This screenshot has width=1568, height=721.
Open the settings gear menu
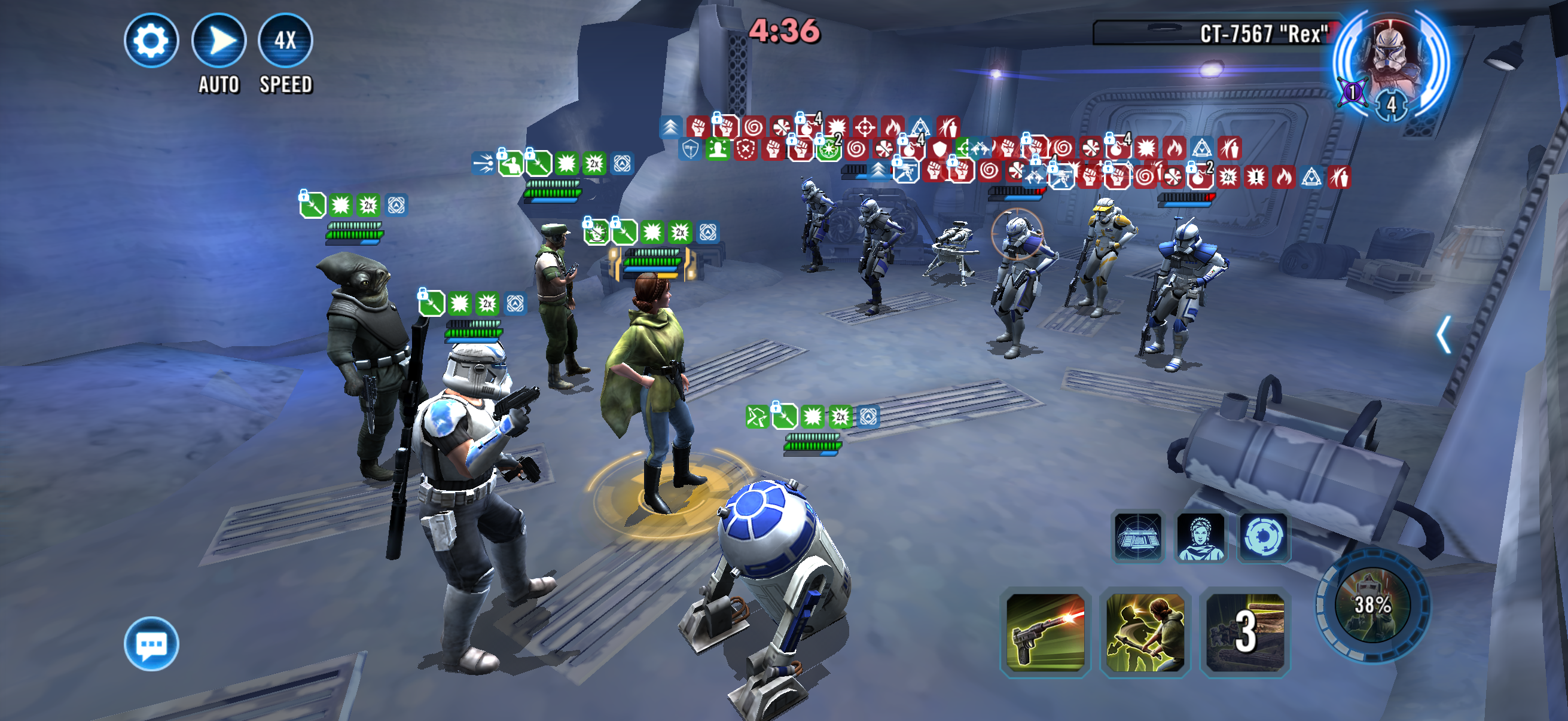click(x=151, y=41)
